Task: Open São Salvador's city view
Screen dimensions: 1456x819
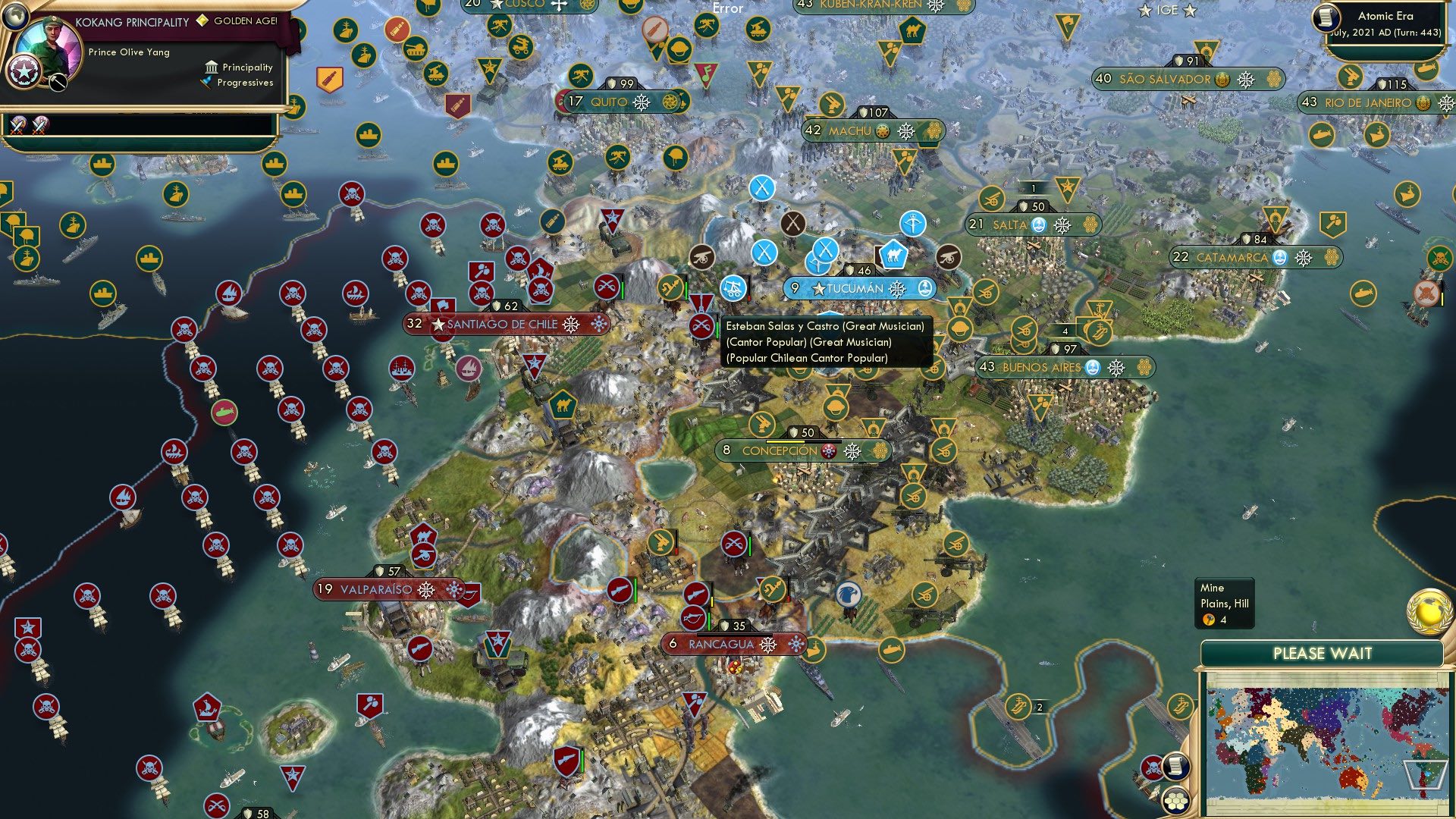Action: [x=1165, y=78]
